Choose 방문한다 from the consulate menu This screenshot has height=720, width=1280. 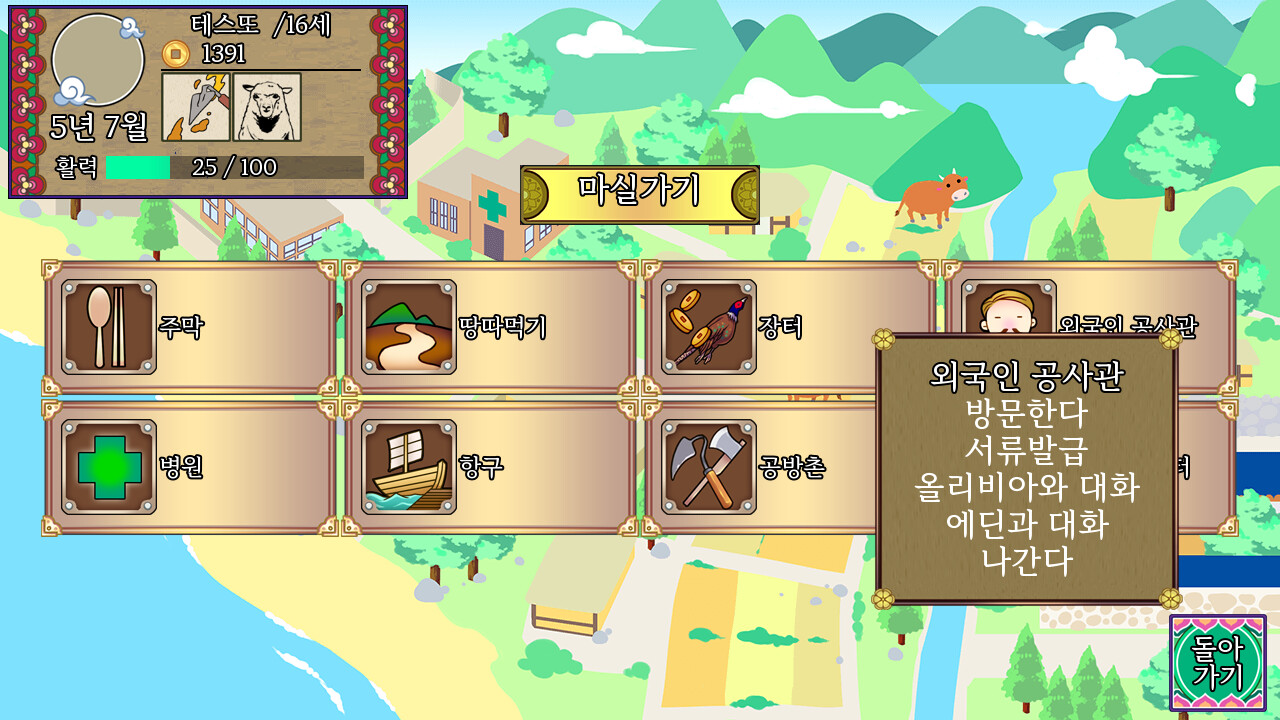pyautogui.click(x=1024, y=413)
